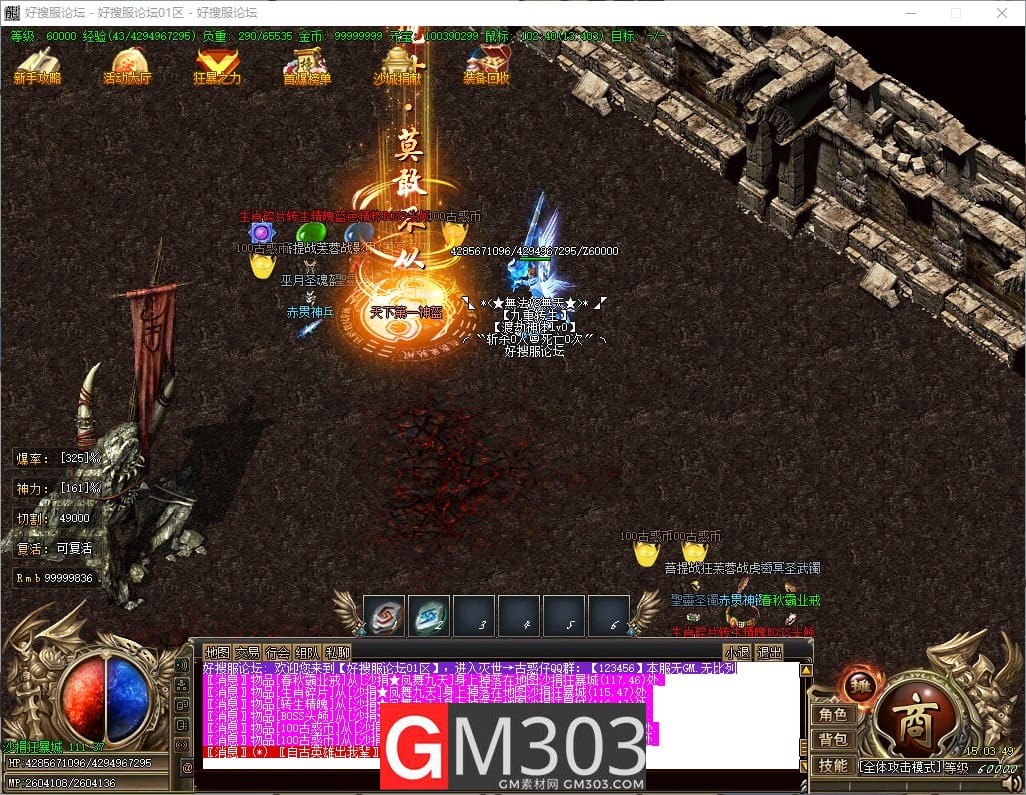This screenshot has height=795, width=1026.
Task: Click the 退出 exit game button
Action: pyautogui.click(x=769, y=653)
